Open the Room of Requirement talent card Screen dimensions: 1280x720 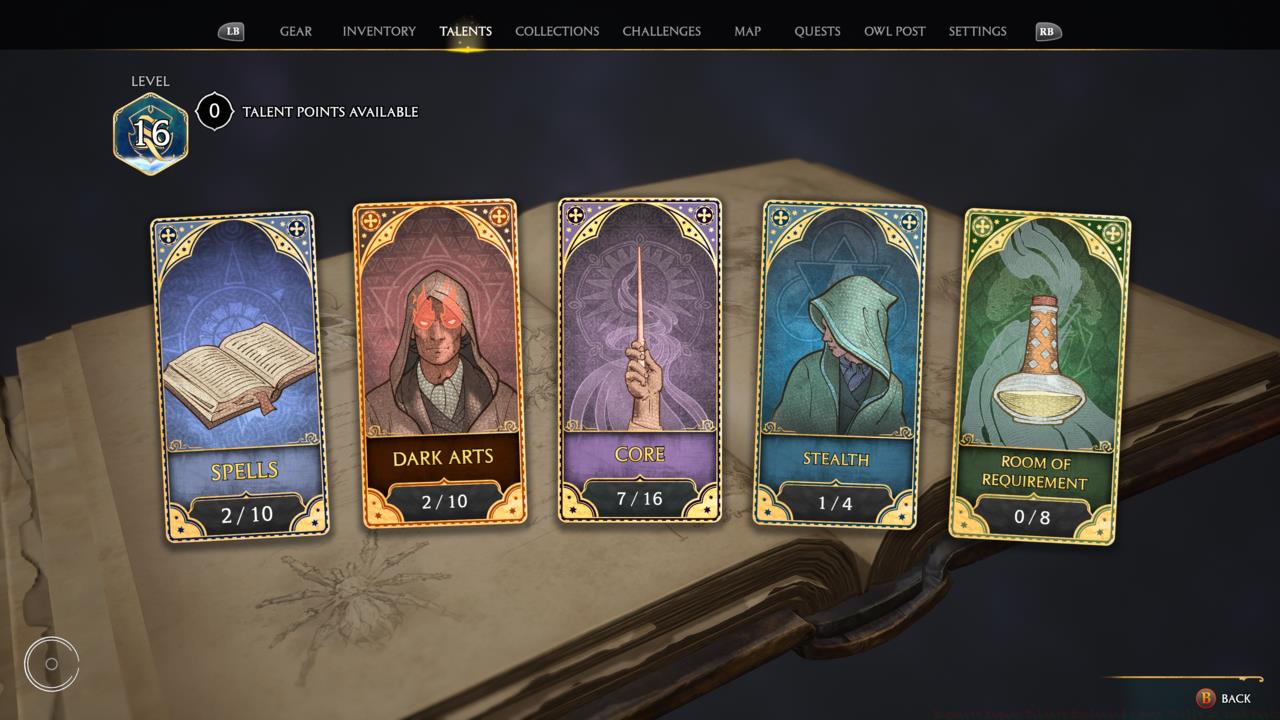1036,375
